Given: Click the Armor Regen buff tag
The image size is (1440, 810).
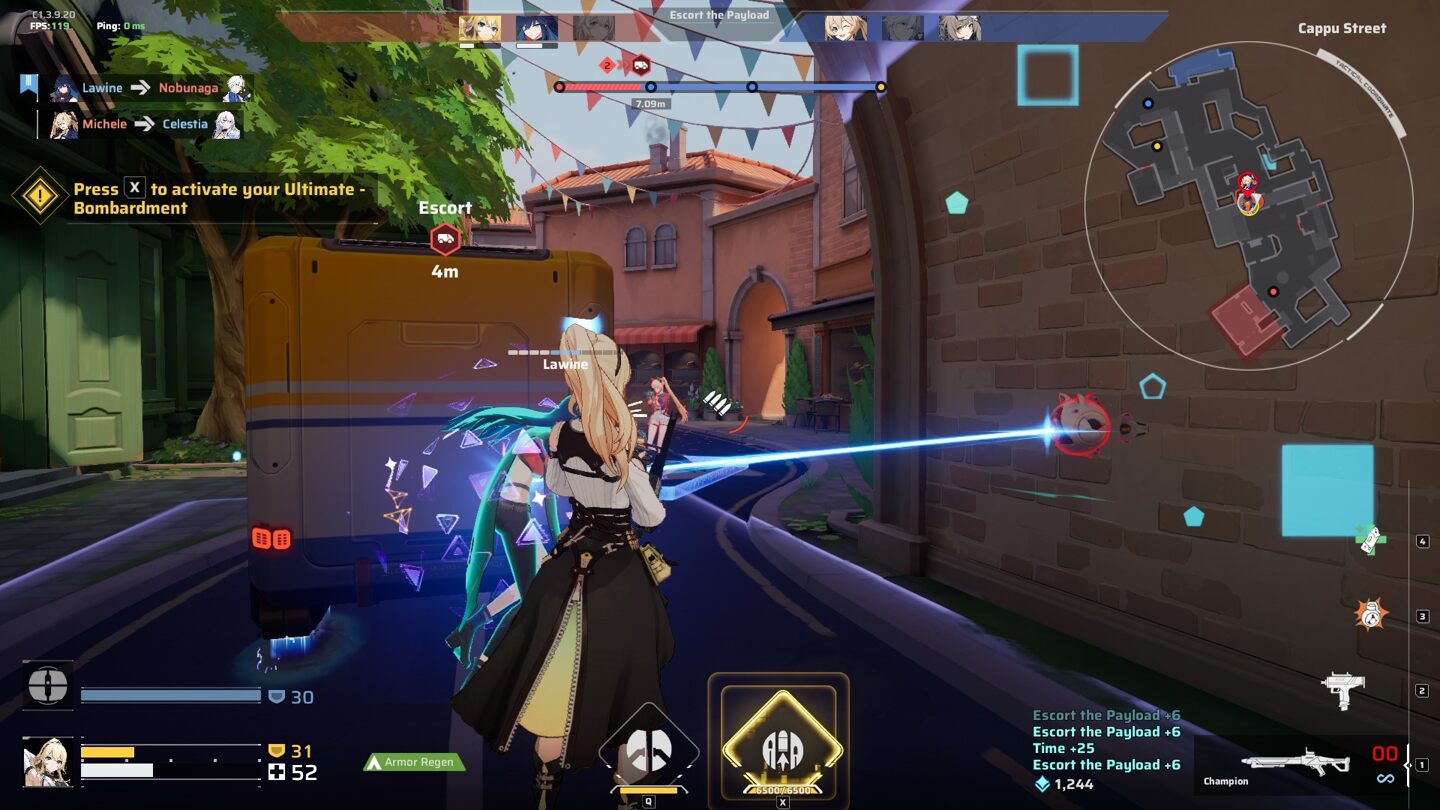Looking at the screenshot, I should (414, 762).
